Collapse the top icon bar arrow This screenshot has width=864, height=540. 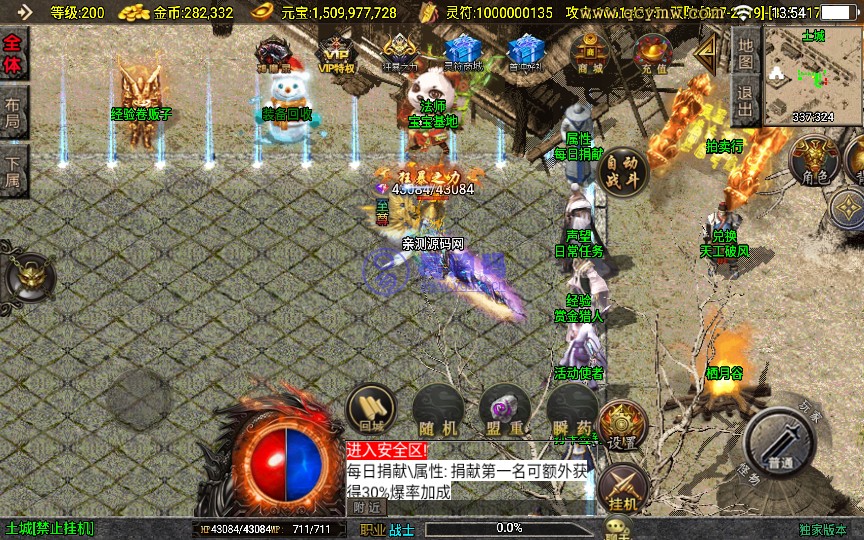pyautogui.click(x=708, y=49)
